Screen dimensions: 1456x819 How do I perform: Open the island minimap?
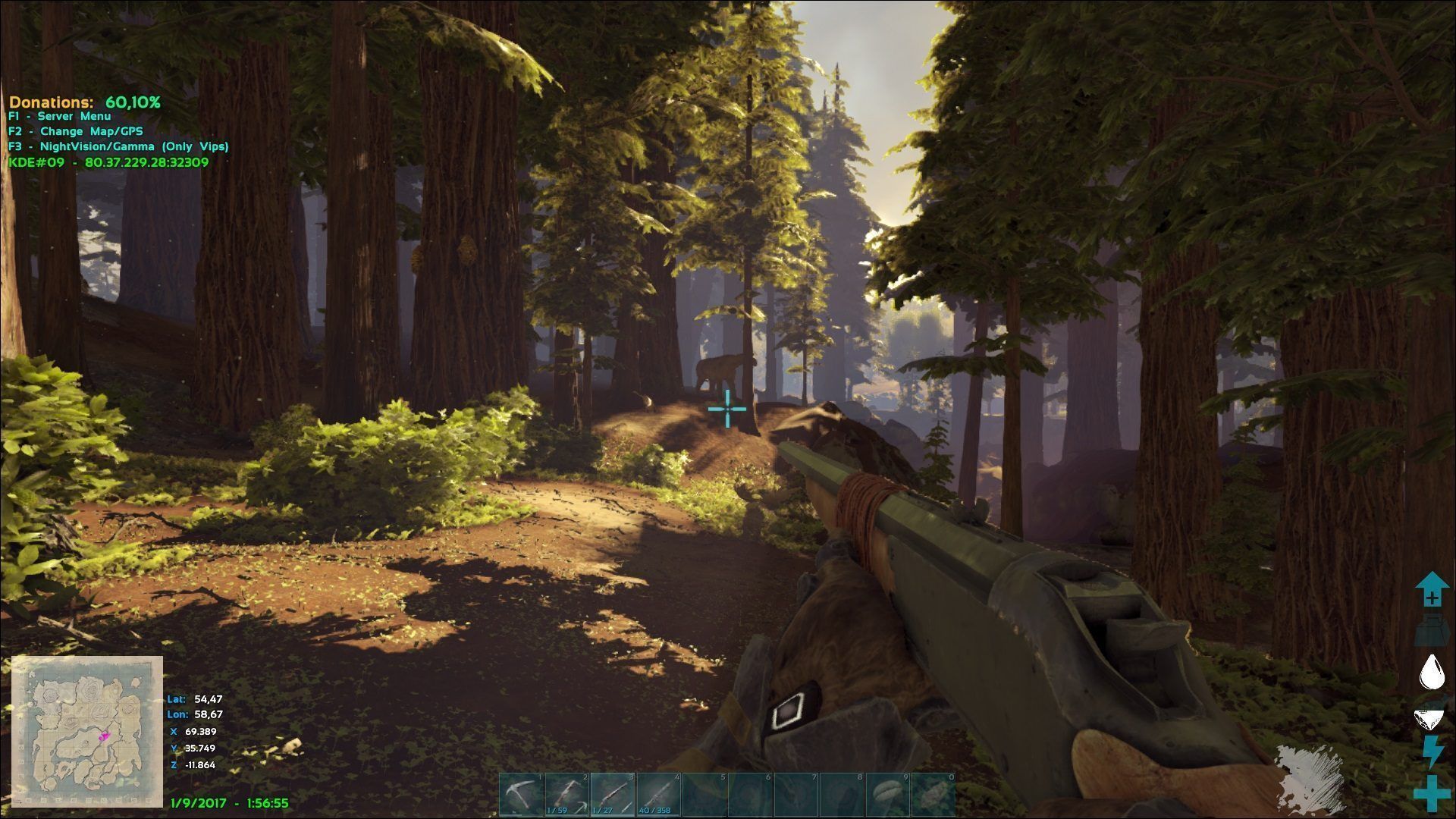coord(87,732)
